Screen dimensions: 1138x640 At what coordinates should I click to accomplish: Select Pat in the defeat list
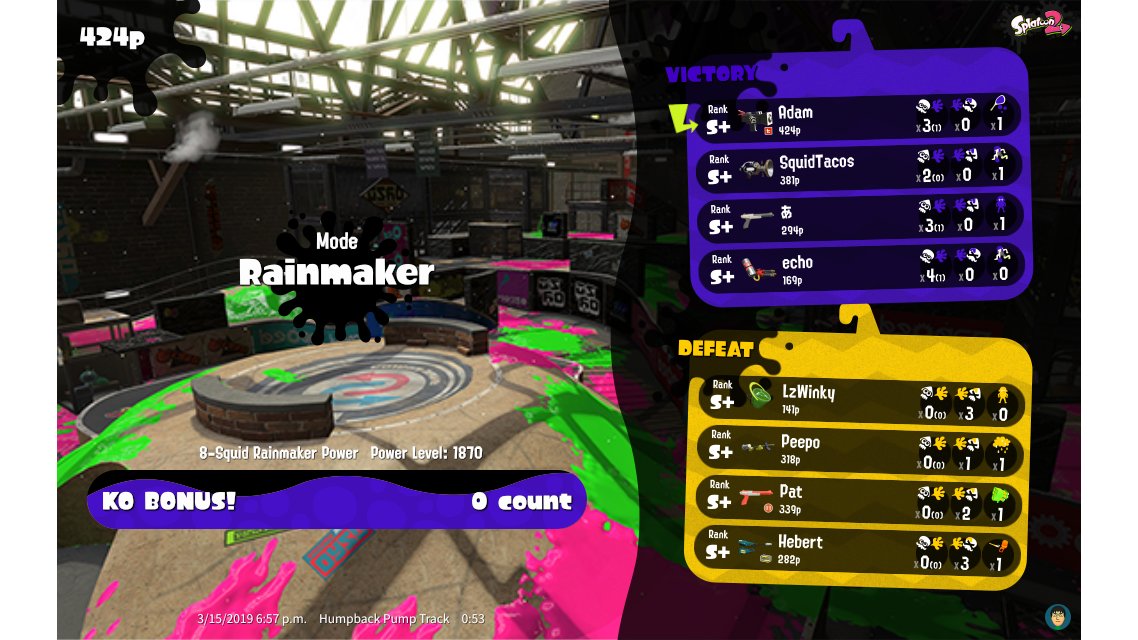pos(860,499)
